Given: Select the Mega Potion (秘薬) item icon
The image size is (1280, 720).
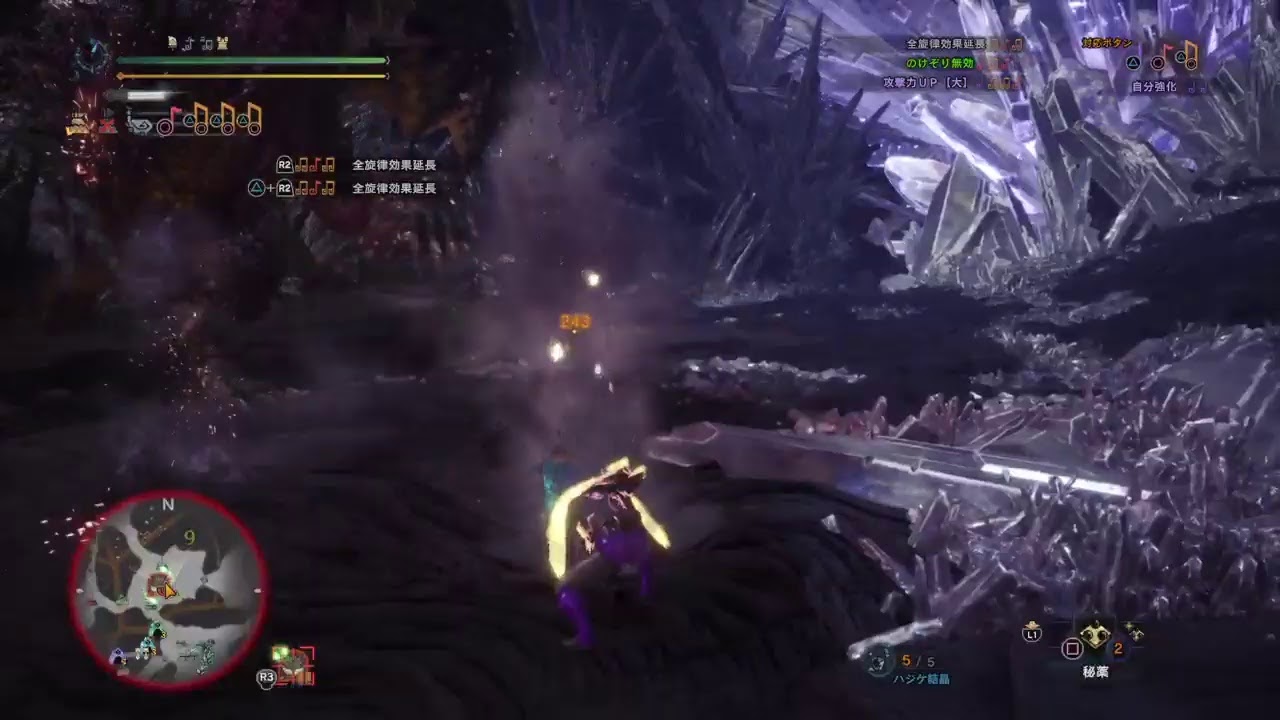Looking at the screenshot, I should point(1095,636).
